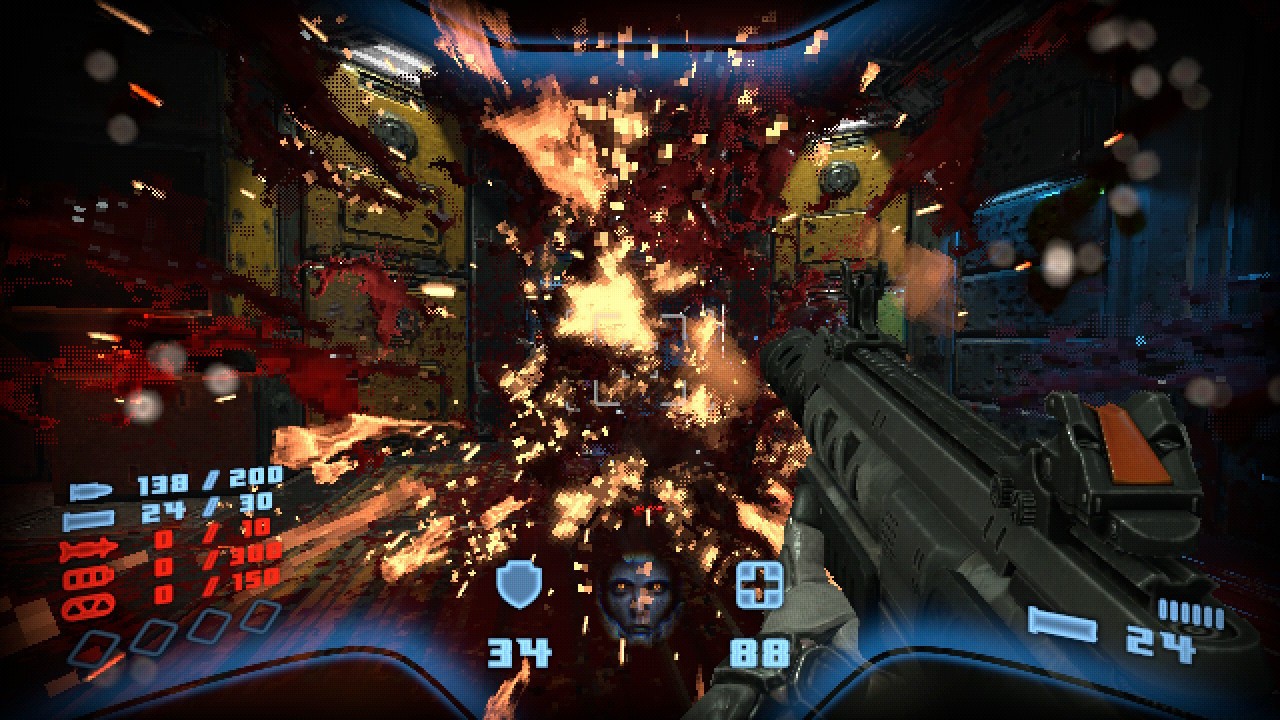Image resolution: width=1280 pixels, height=720 pixels.
Task: Select the blue bullet ammo icon
Action: pyautogui.click(x=85, y=492)
